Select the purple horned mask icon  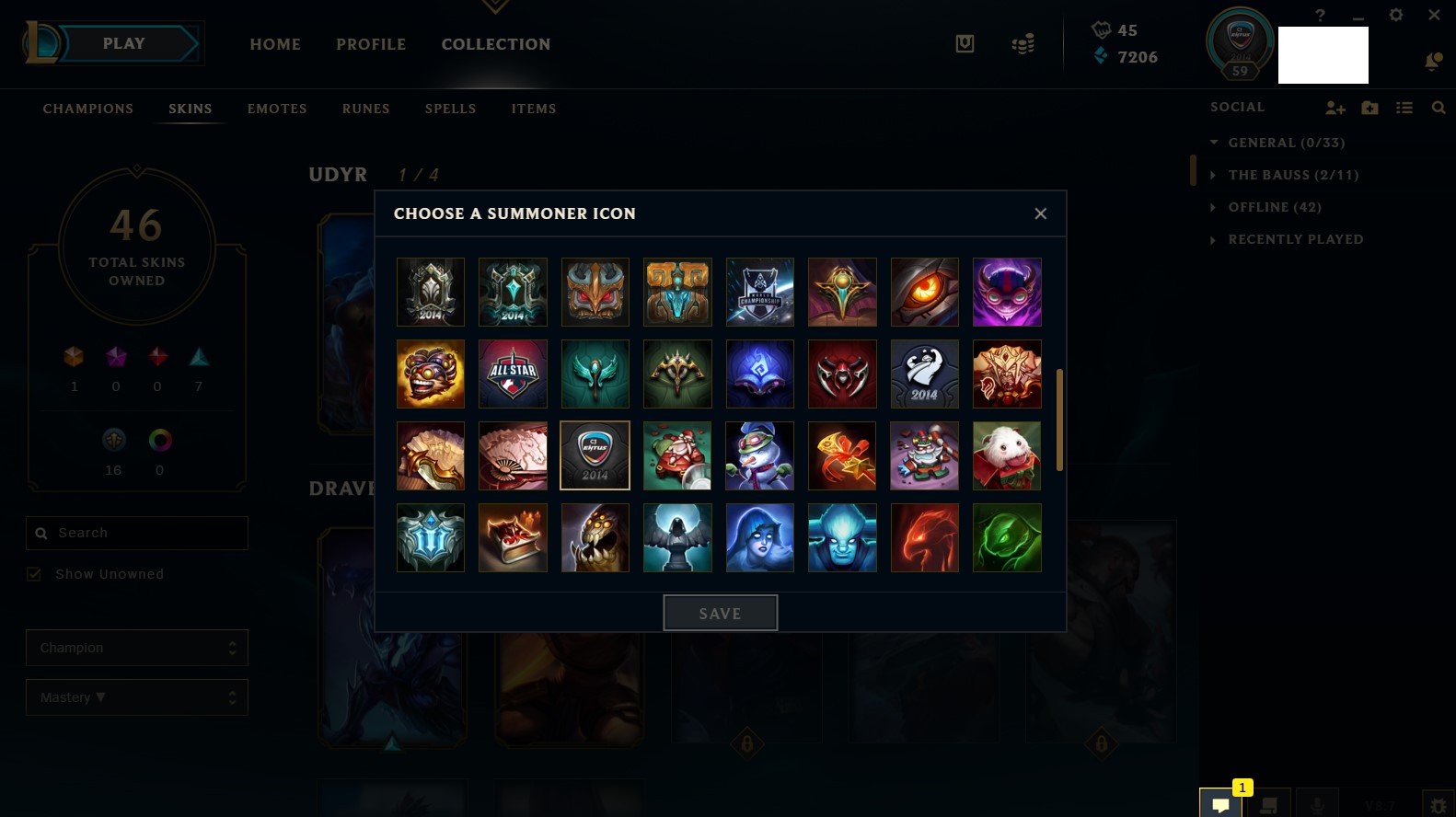[x=1007, y=292]
